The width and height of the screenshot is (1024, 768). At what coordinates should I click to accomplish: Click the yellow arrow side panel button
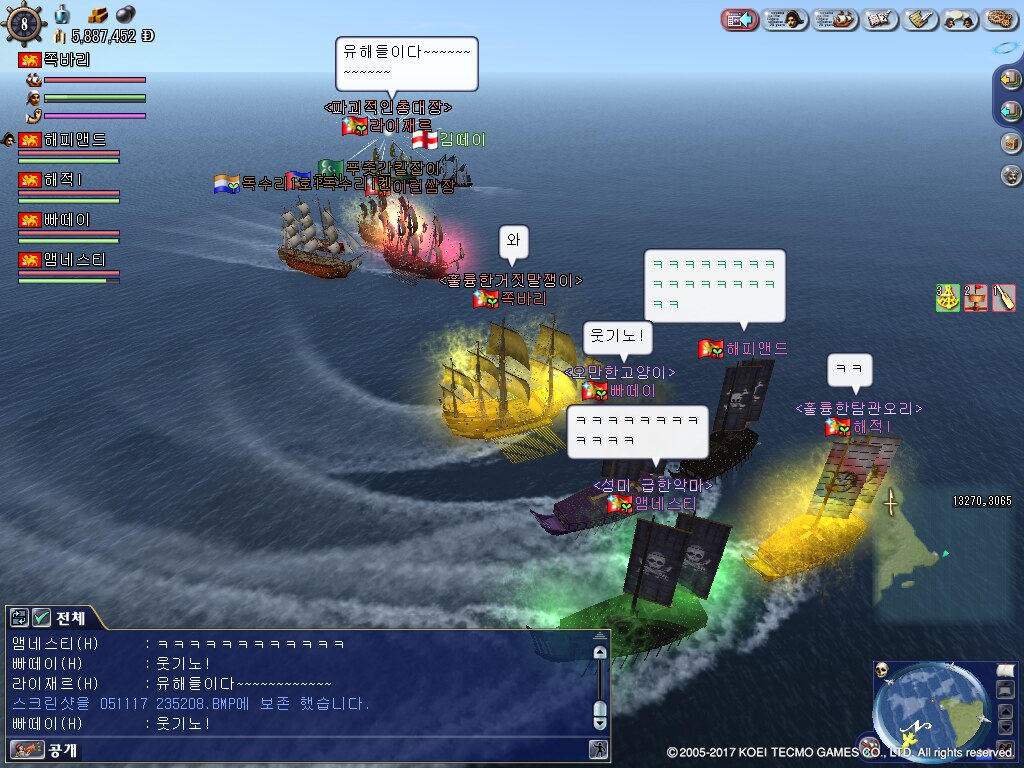click(1011, 79)
